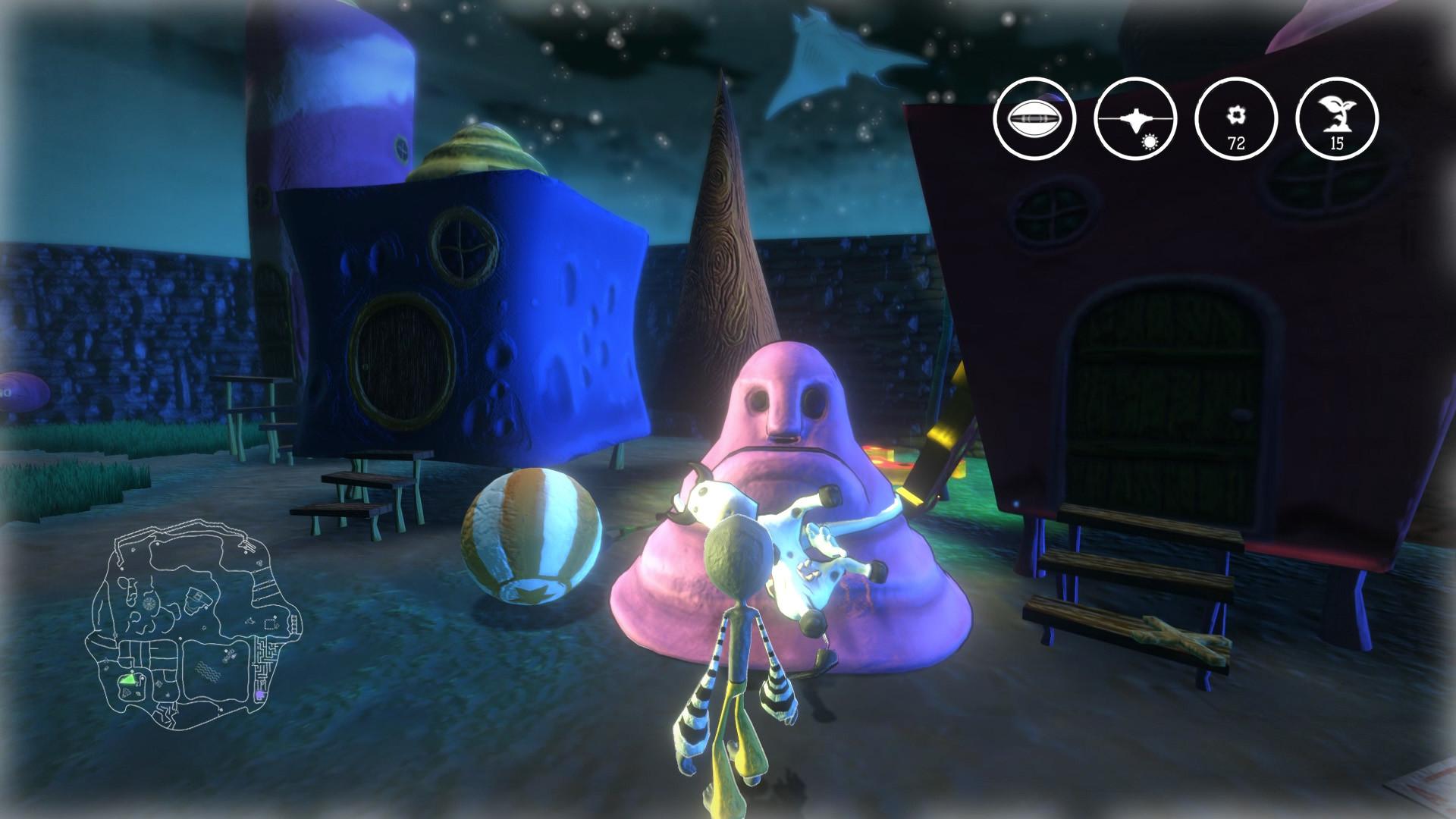Select the green player marker on the minimap
The width and height of the screenshot is (1456, 819).
click(x=130, y=679)
